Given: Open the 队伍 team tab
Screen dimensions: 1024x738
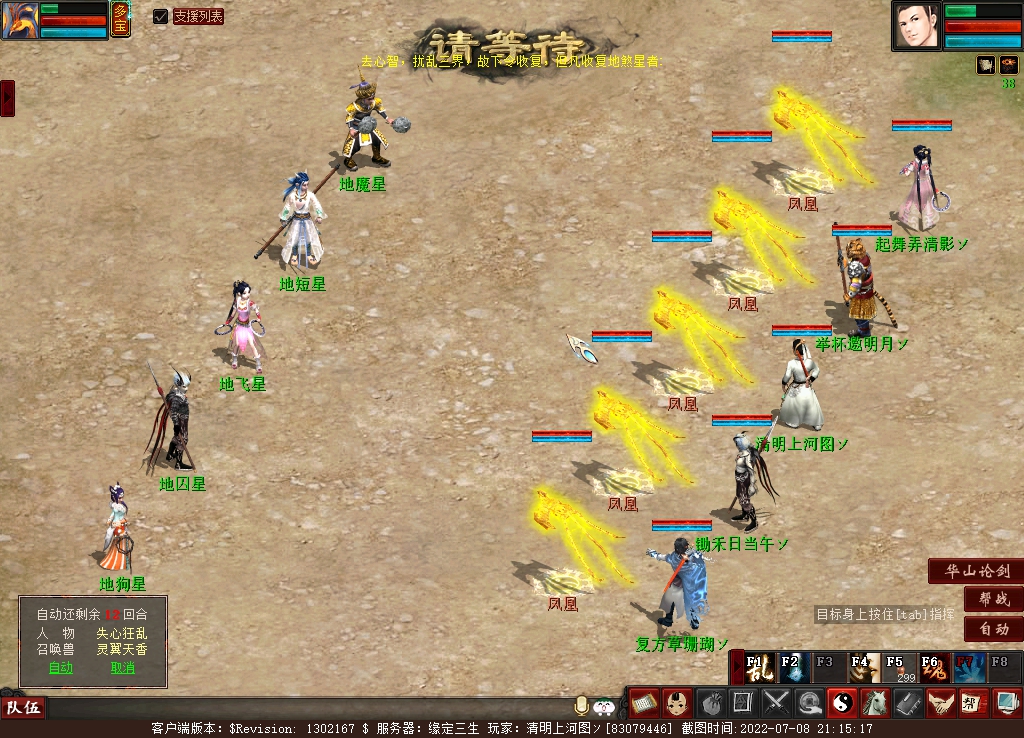Looking at the screenshot, I should click(x=23, y=708).
